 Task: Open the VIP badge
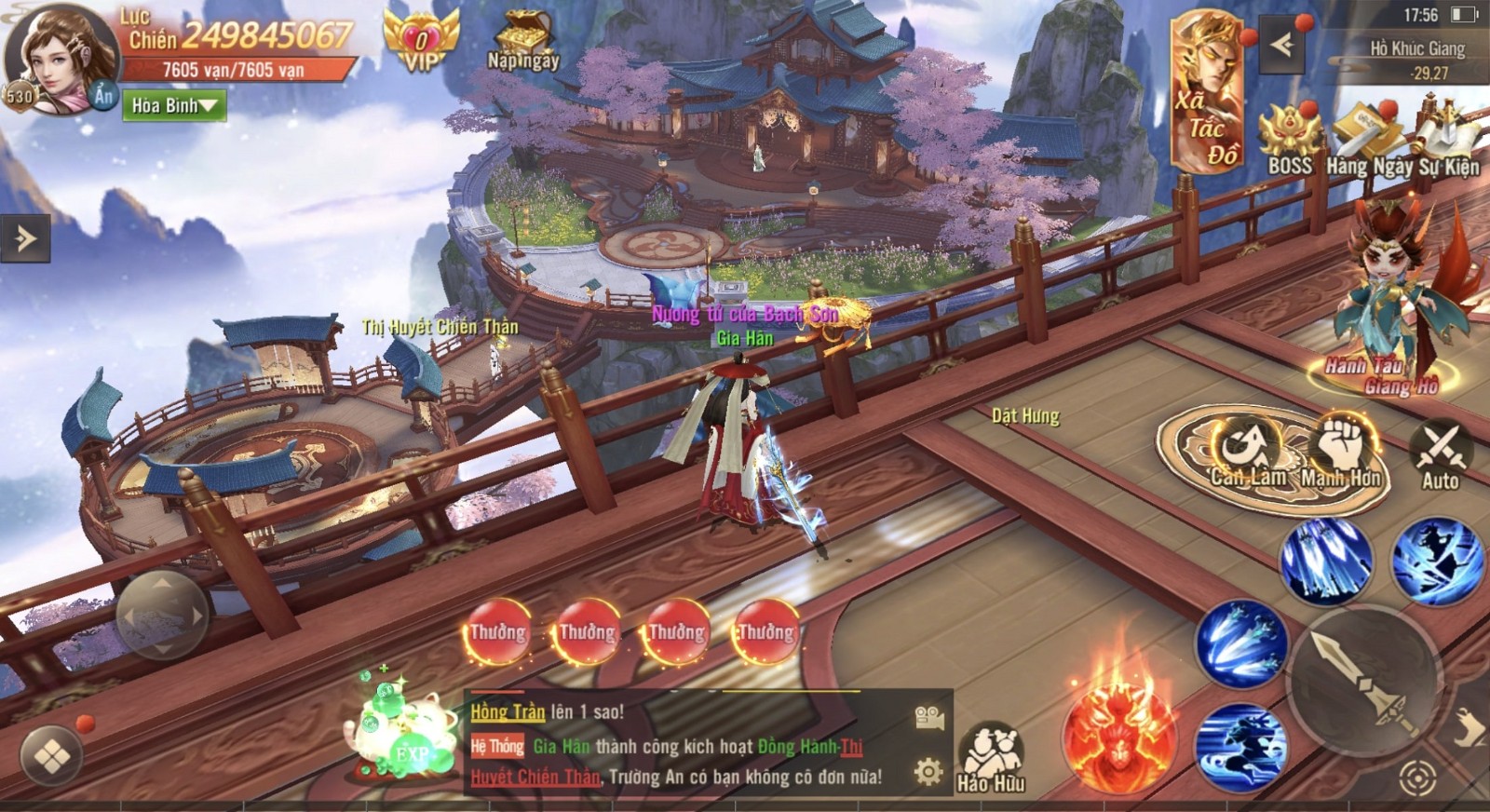[x=421, y=42]
